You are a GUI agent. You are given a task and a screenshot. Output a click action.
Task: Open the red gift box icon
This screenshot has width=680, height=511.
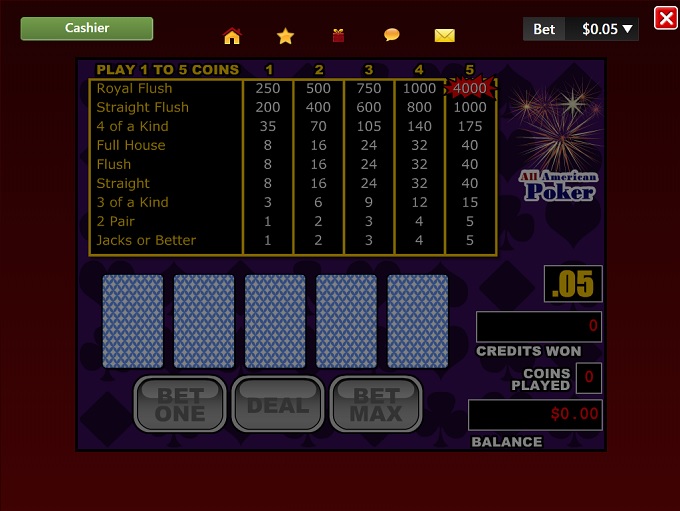click(338, 36)
